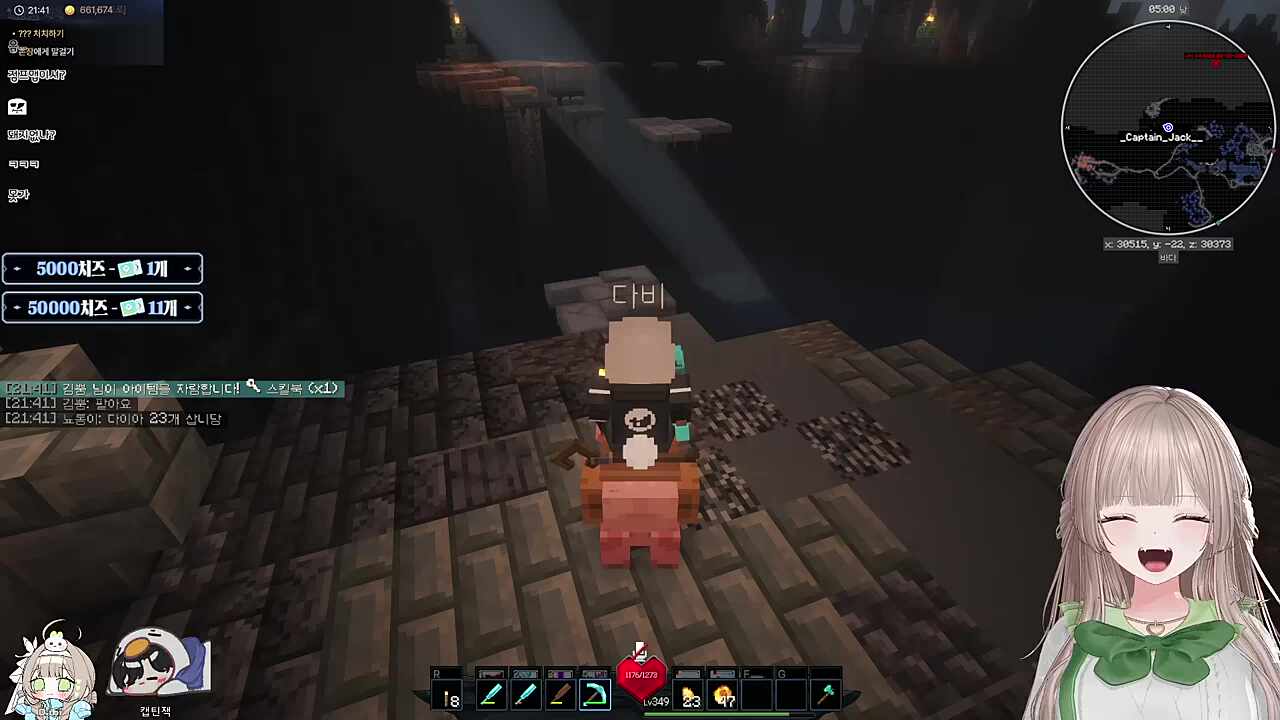The image size is (1280, 720).
Task: Select the 5000 cheese donation banner
Action: [102, 269]
